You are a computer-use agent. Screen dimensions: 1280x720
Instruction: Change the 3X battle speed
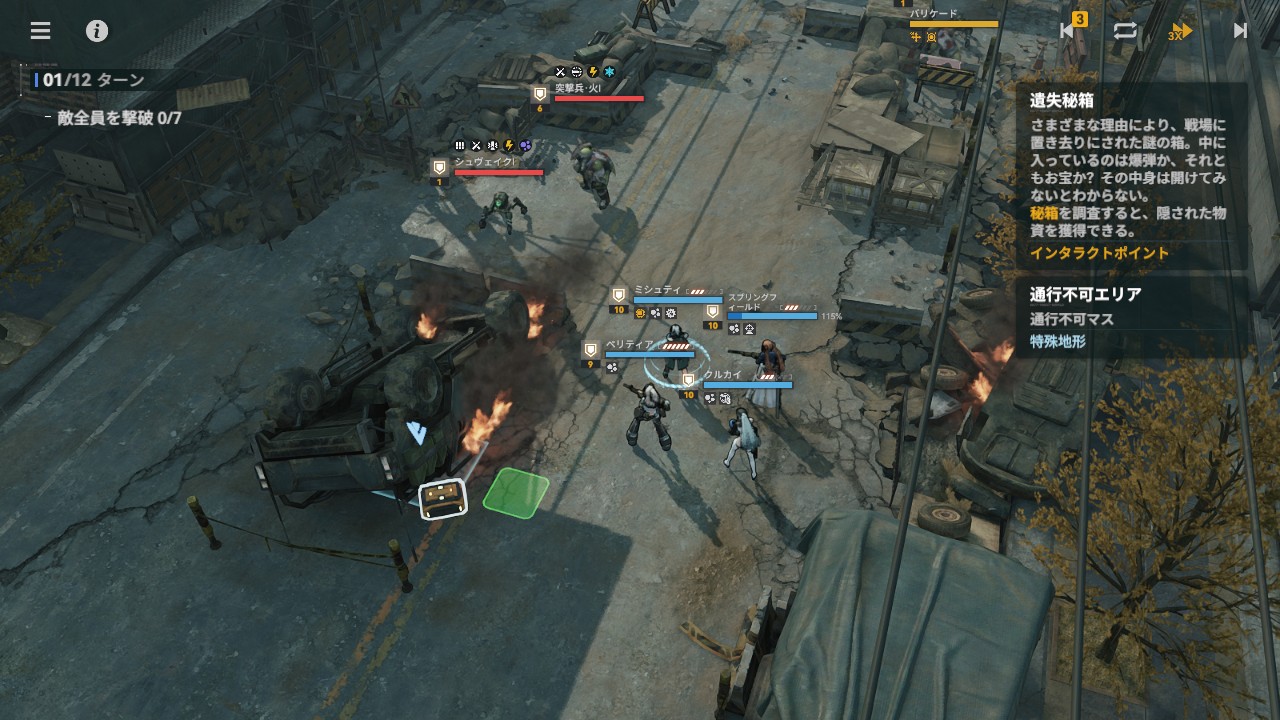(1181, 32)
